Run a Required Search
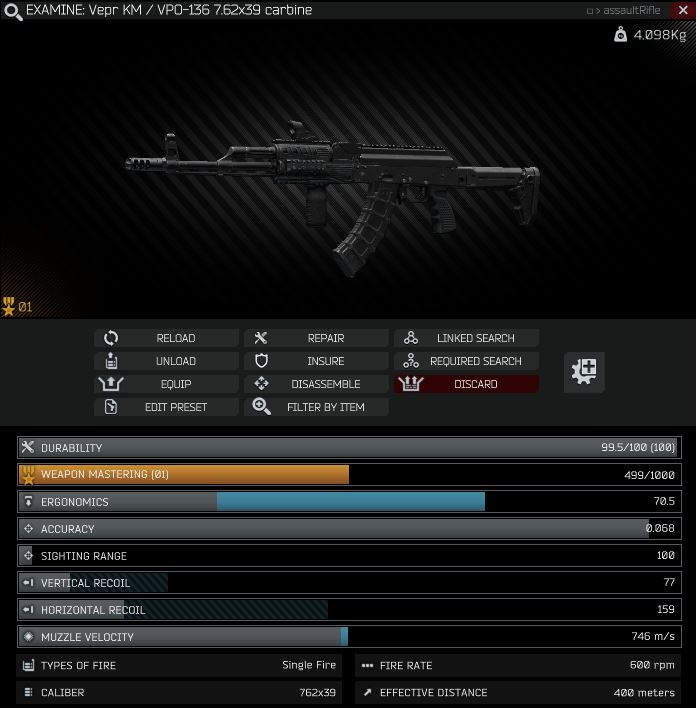This screenshot has width=696, height=708. tap(466, 361)
